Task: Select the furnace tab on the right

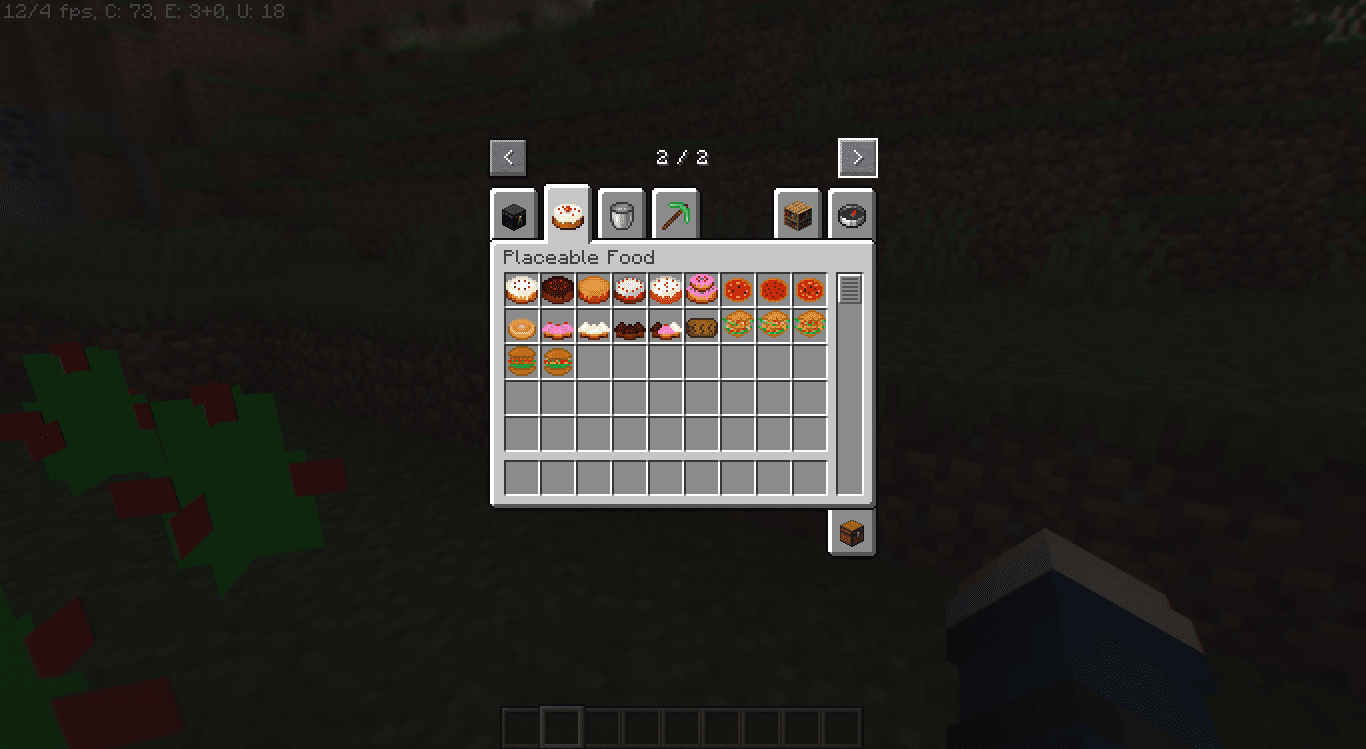Action: click(x=797, y=213)
